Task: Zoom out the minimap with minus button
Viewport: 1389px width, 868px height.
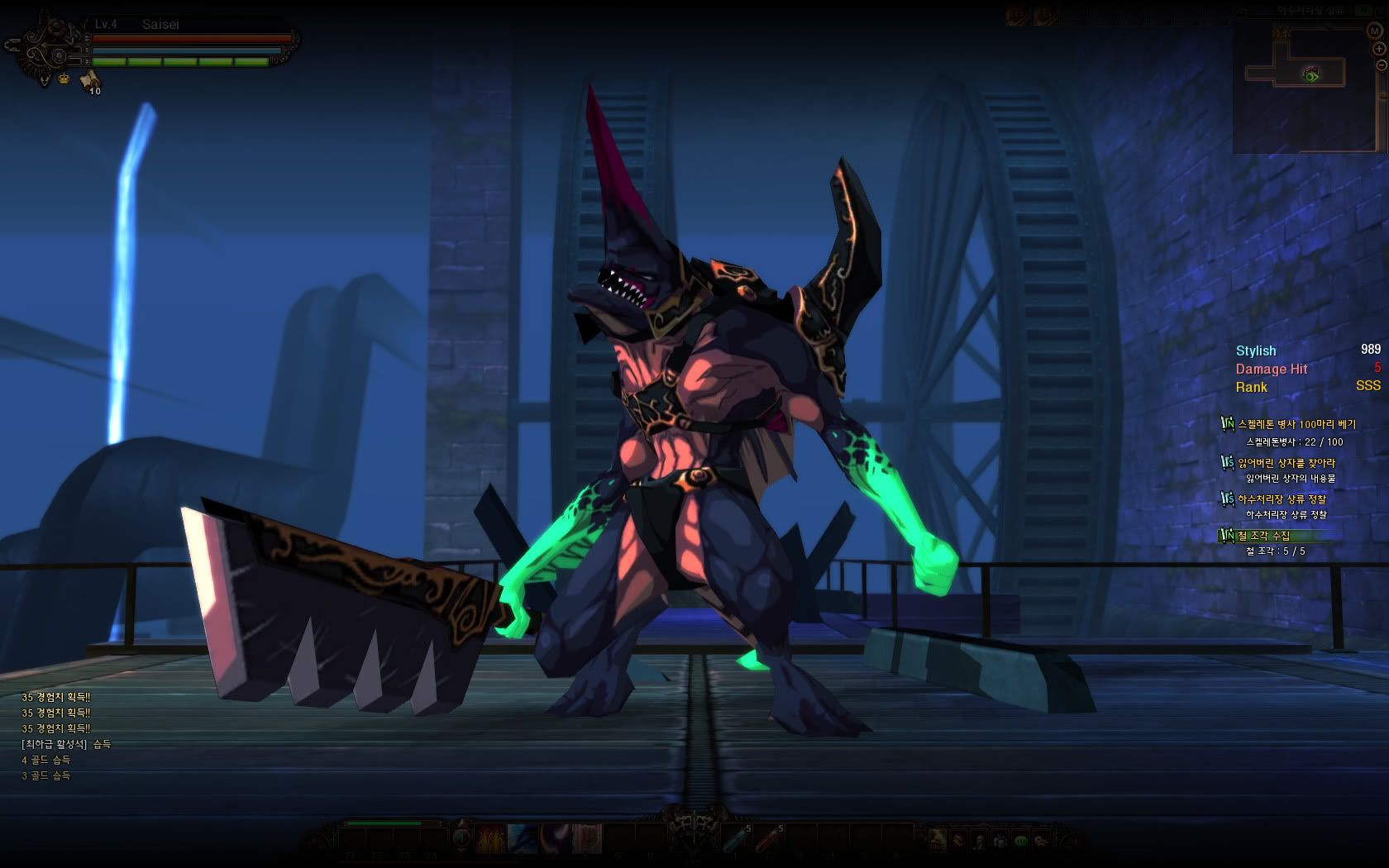Action: point(1380,64)
